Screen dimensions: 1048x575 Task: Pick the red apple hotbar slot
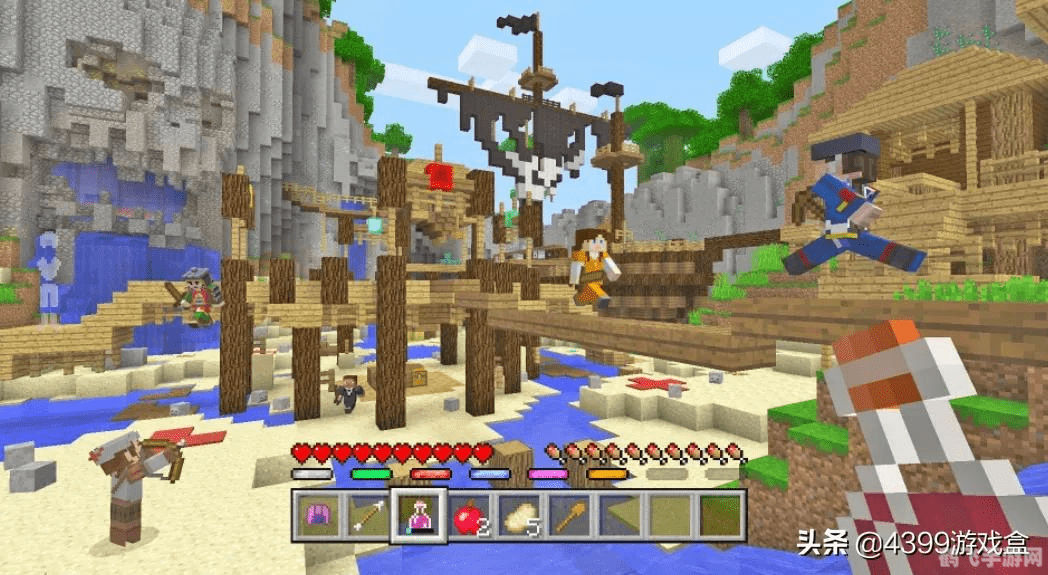click(x=469, y=515)
